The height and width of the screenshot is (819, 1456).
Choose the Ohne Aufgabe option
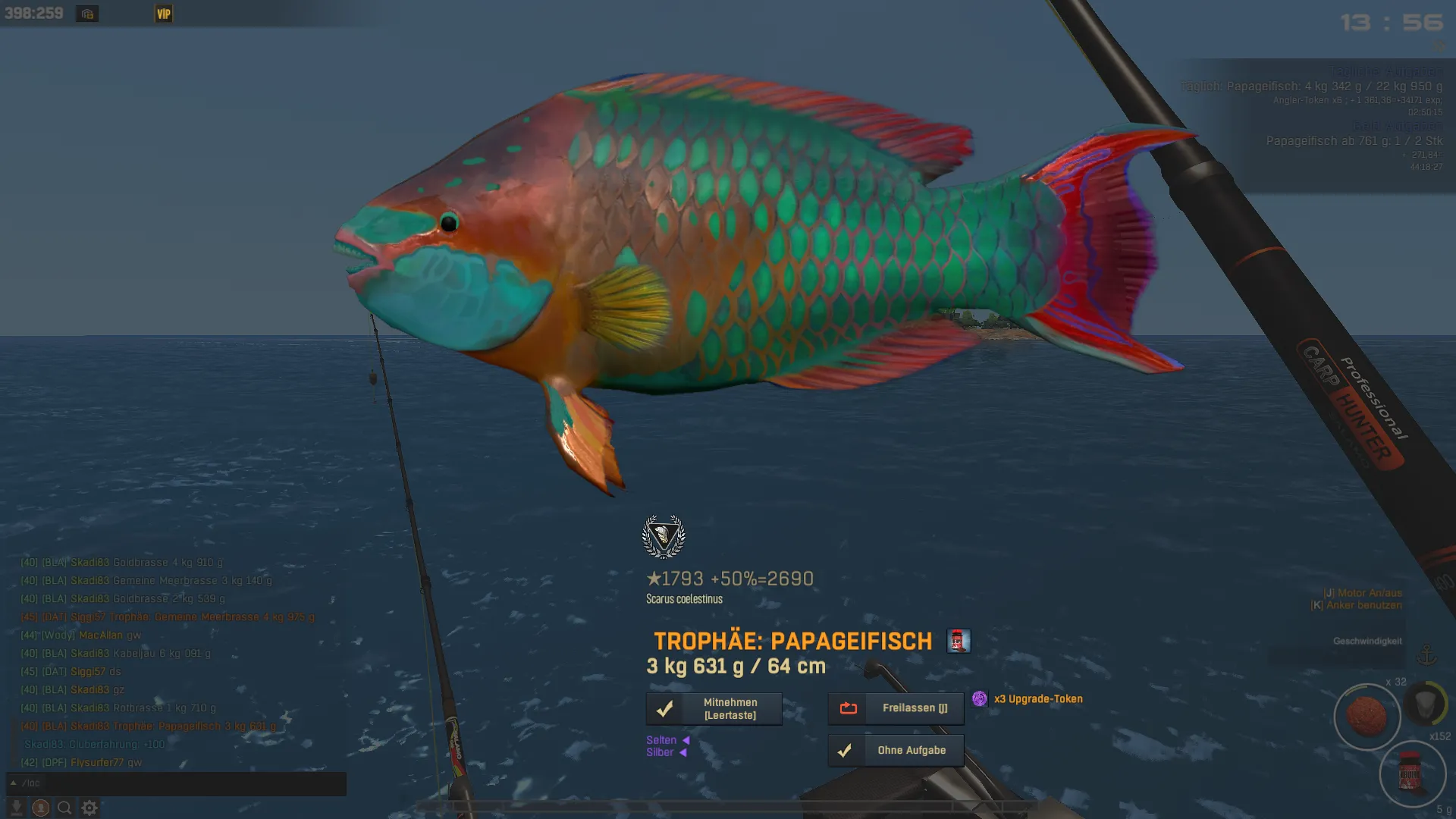(x=896, y=751)
